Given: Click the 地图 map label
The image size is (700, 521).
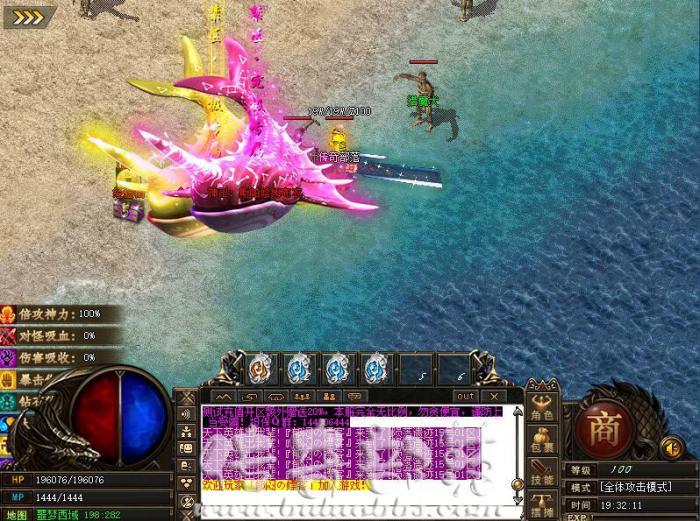Looking at the screenshot, I should pyautogui.click(x=17, y=515).
